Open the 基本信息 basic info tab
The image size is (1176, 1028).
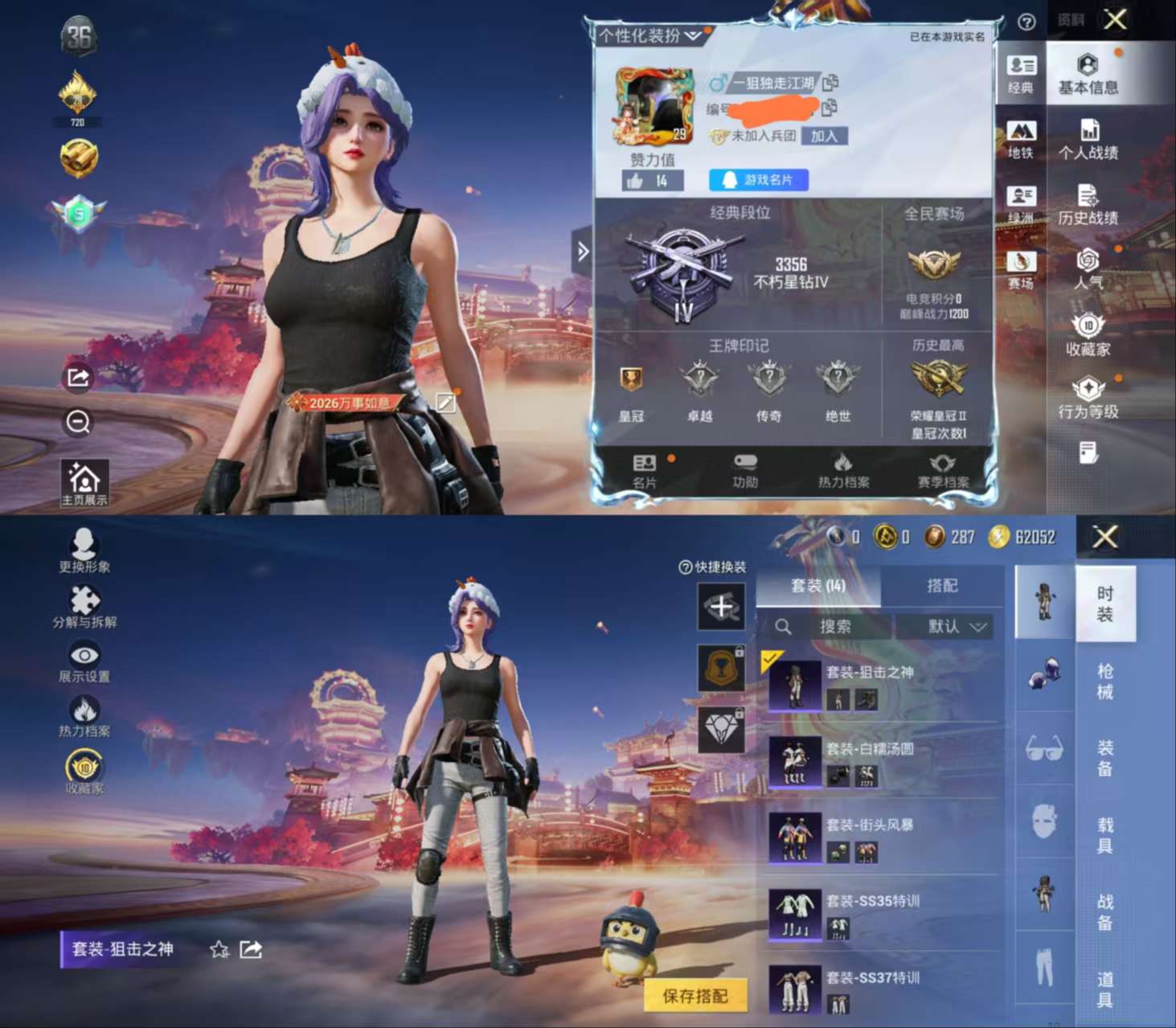(x=1088, y=73)
